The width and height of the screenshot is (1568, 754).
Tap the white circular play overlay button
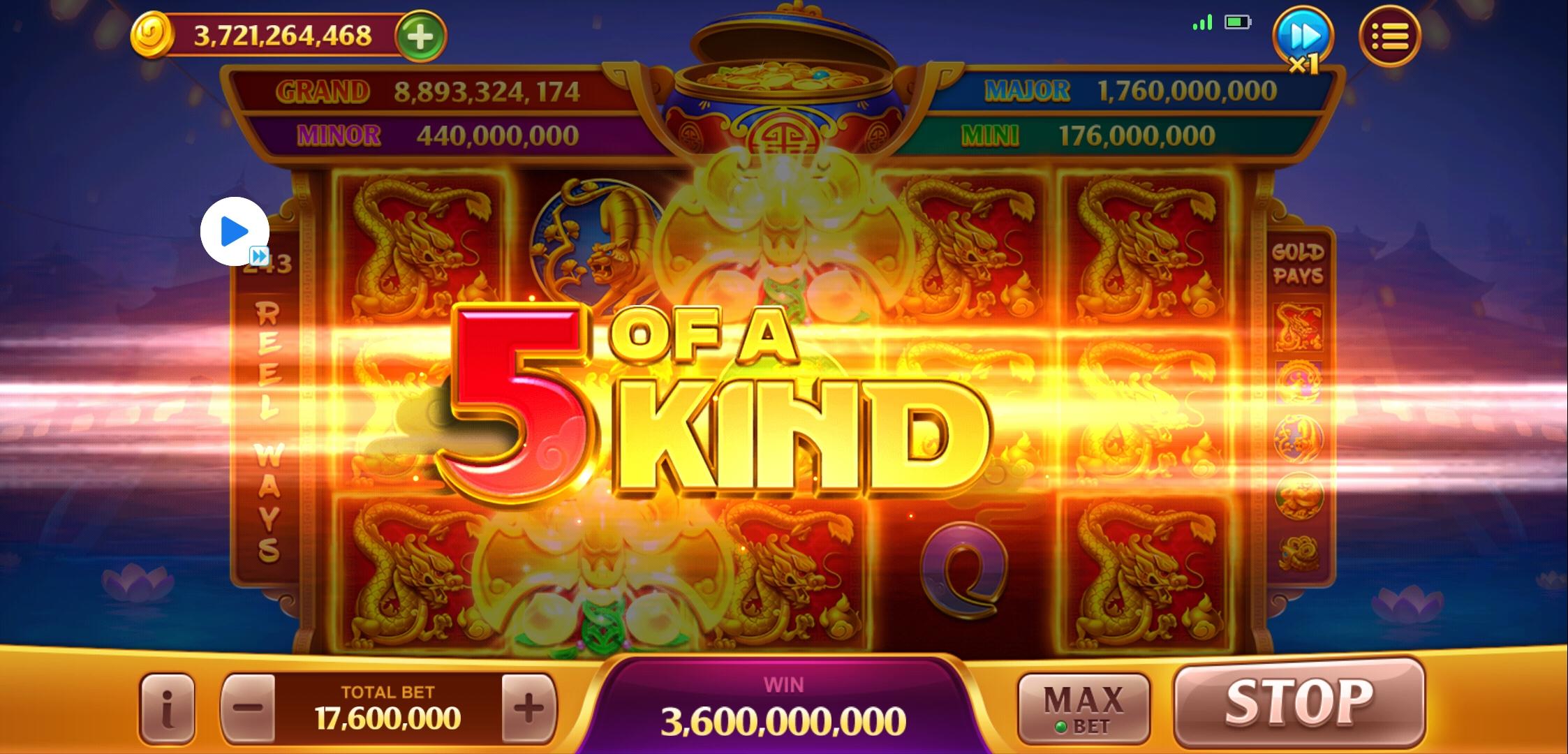235,232
